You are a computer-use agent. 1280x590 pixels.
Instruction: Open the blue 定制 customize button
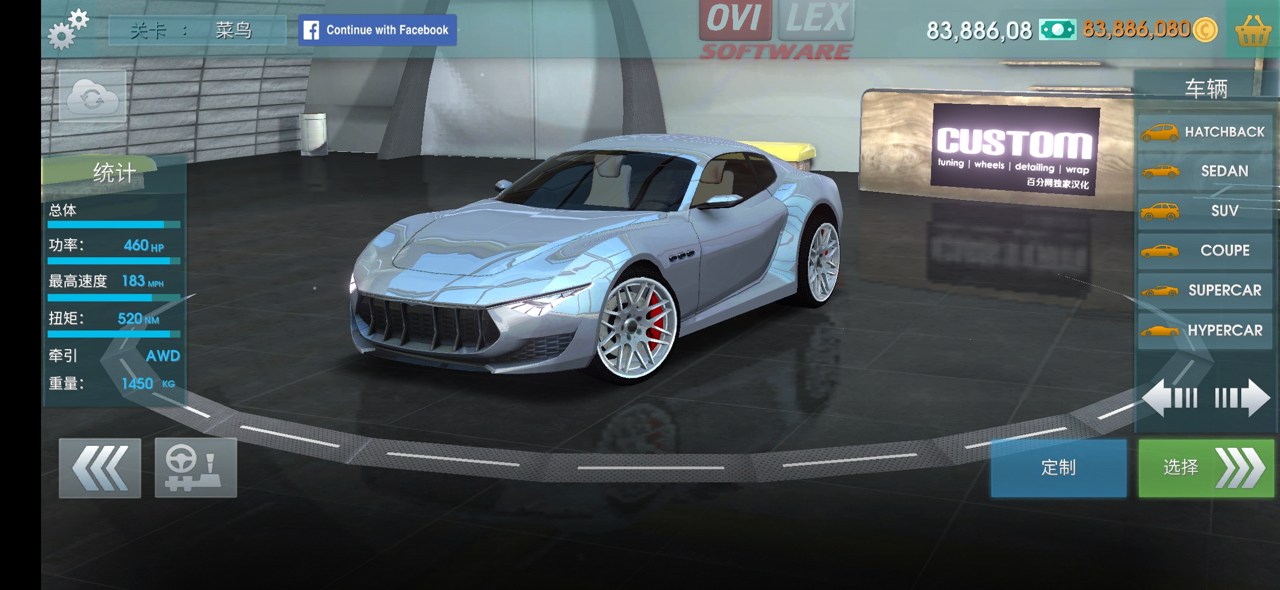(x=1058, y=468)
